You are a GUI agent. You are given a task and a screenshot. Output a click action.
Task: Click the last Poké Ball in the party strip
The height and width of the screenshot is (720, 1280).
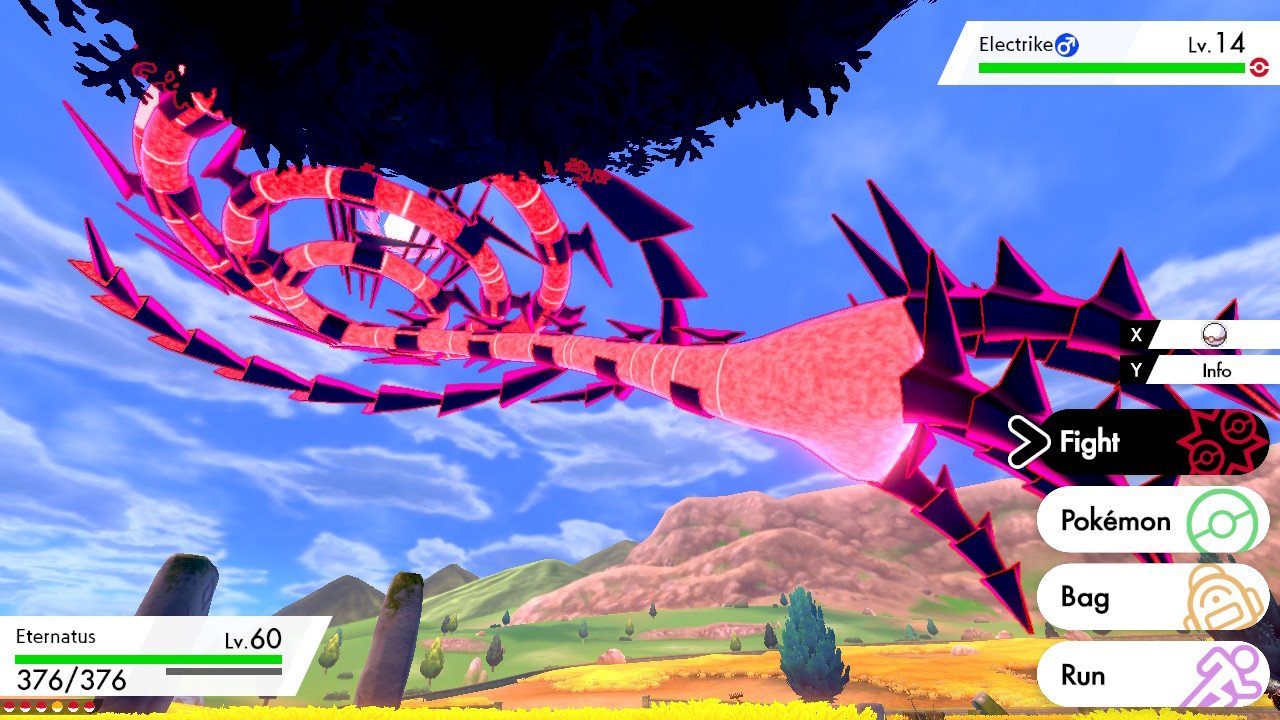click(90, 706)
